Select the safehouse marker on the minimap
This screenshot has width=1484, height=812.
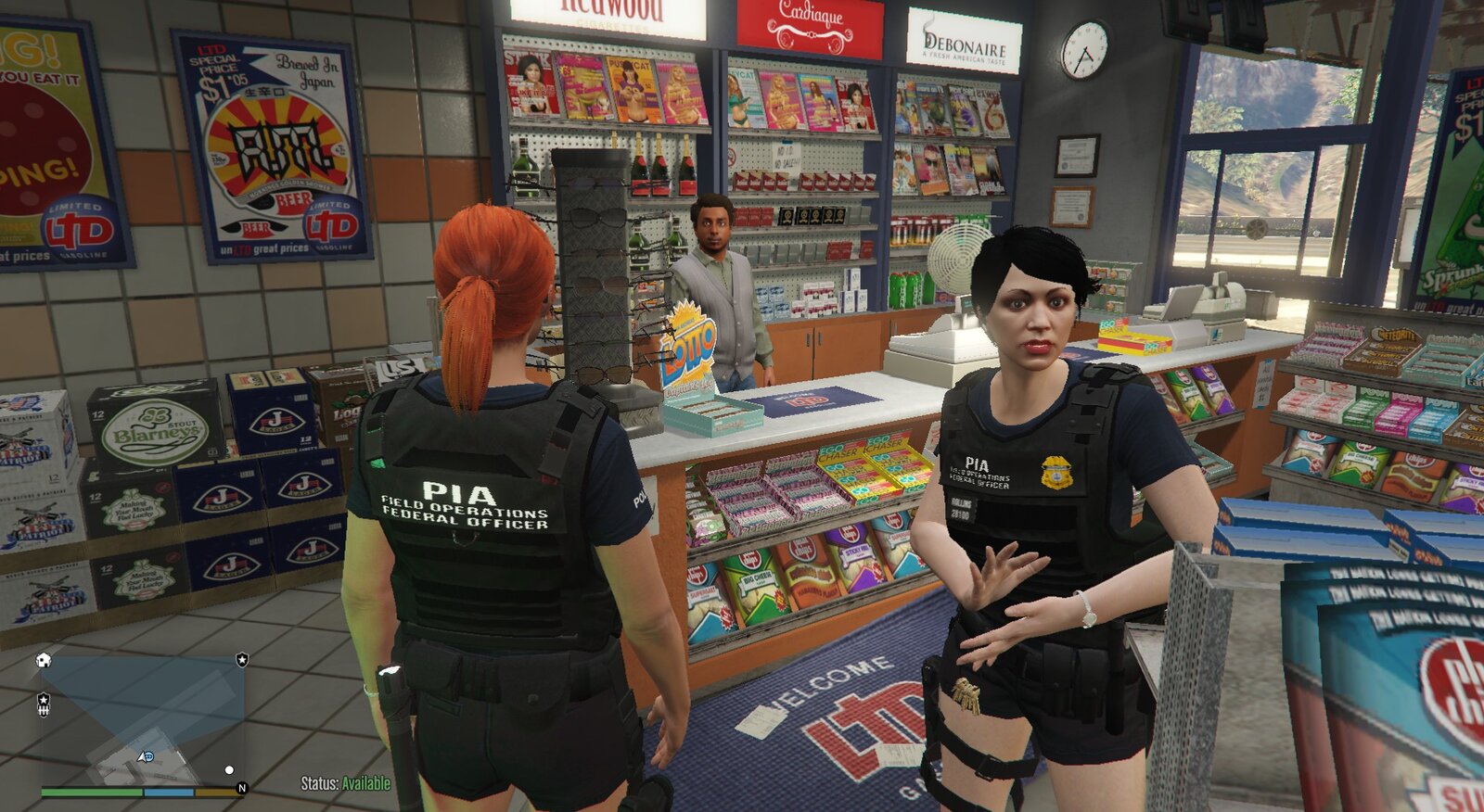pyautogui.click(x=43, y=660)
